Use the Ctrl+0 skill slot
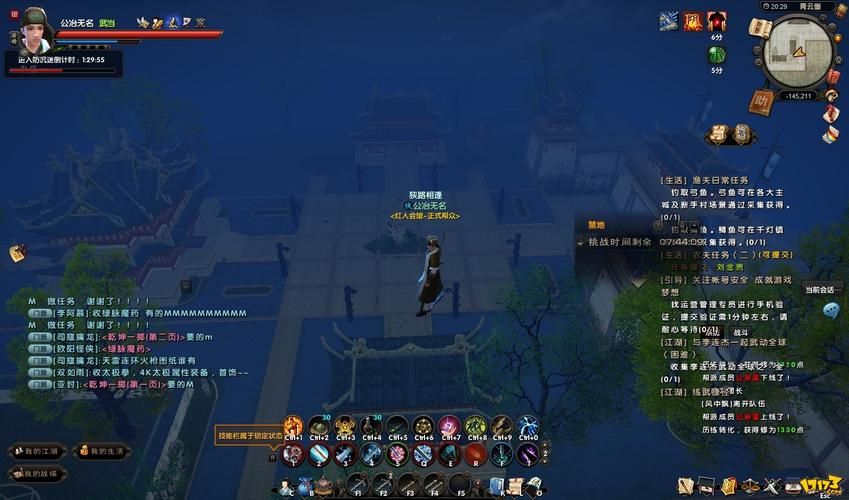 click(x=528, y=427)
